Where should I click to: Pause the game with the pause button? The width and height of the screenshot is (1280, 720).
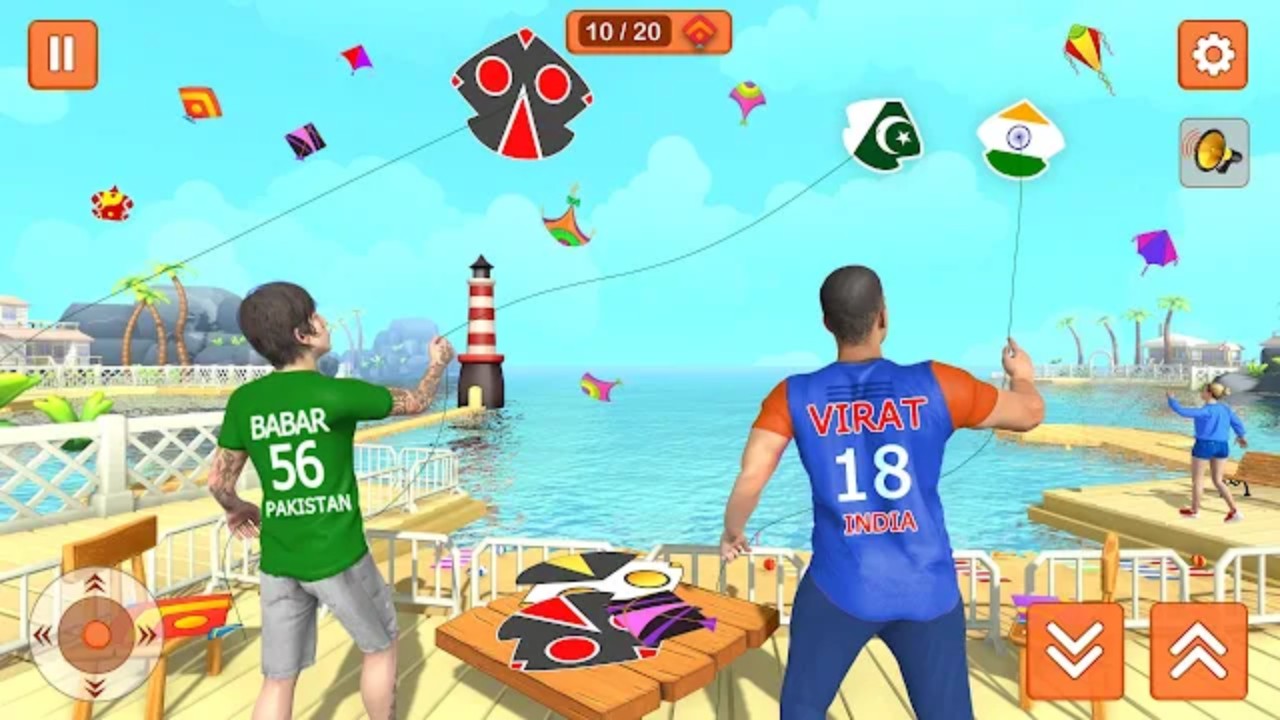[62, 54]
